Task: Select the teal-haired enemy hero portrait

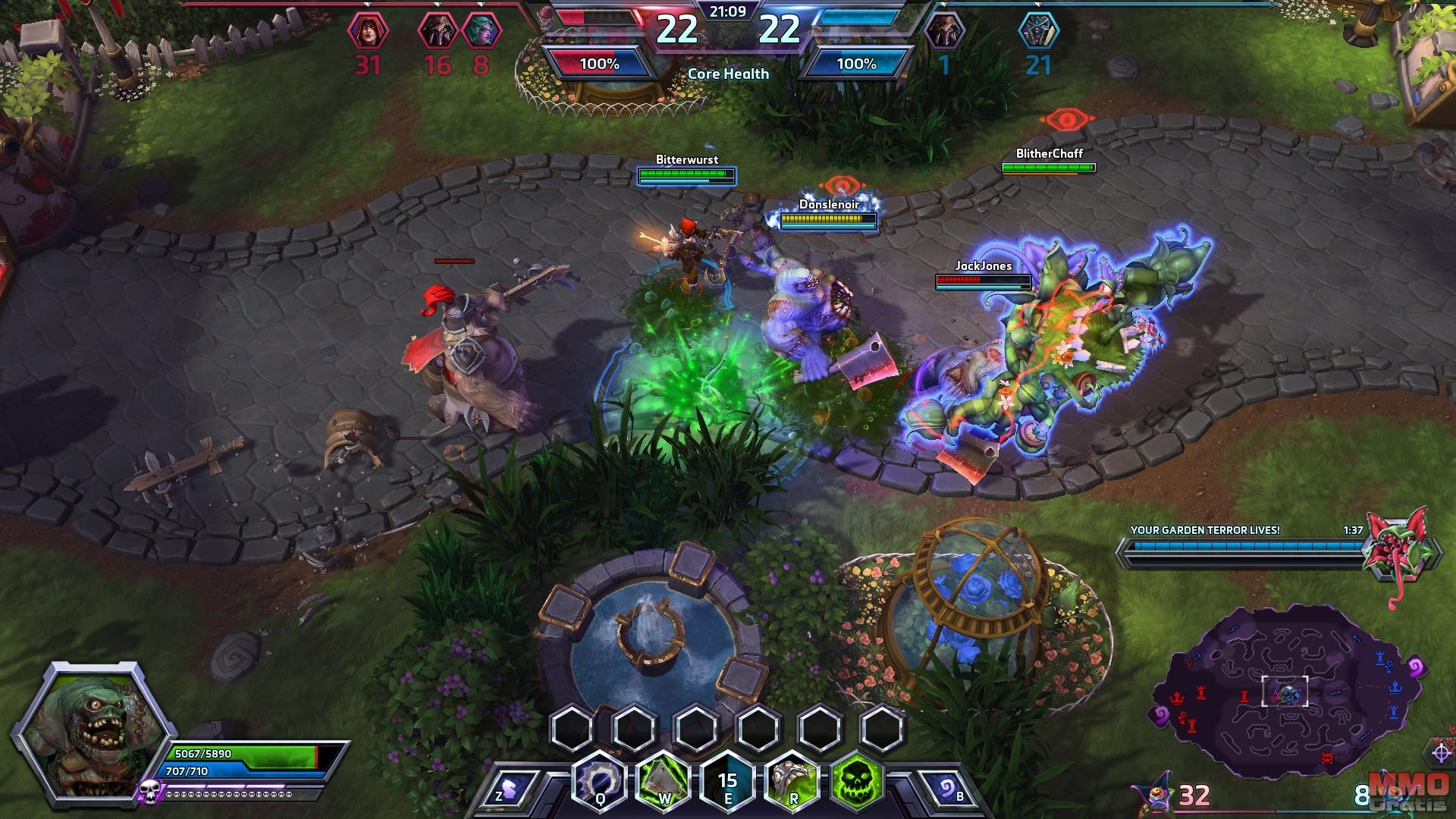Action: (x=482, y=32)
